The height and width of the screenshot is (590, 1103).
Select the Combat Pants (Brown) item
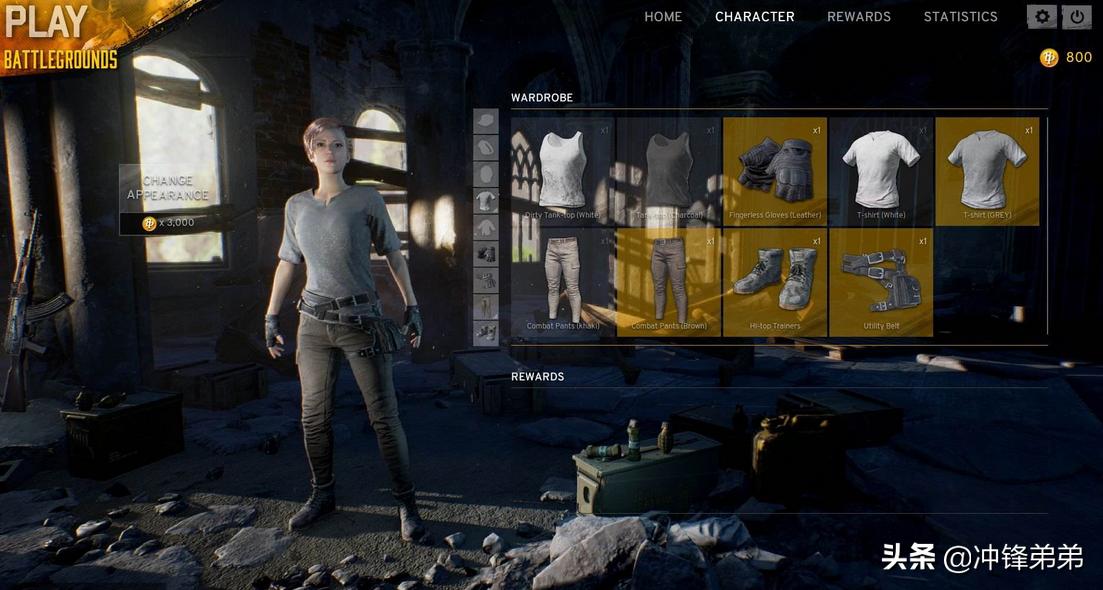669,282
